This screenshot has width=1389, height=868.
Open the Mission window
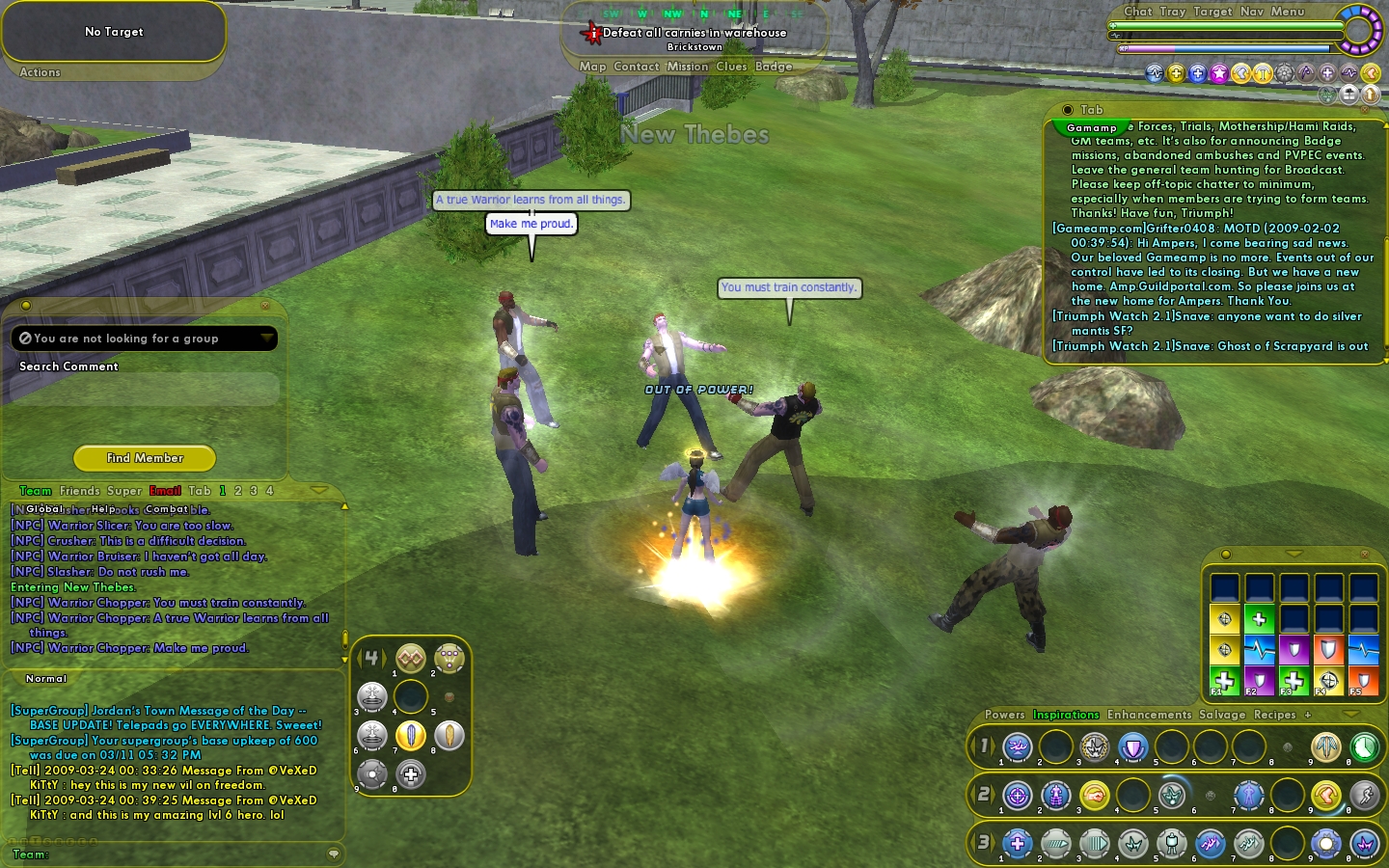click(x=687, y=67)
